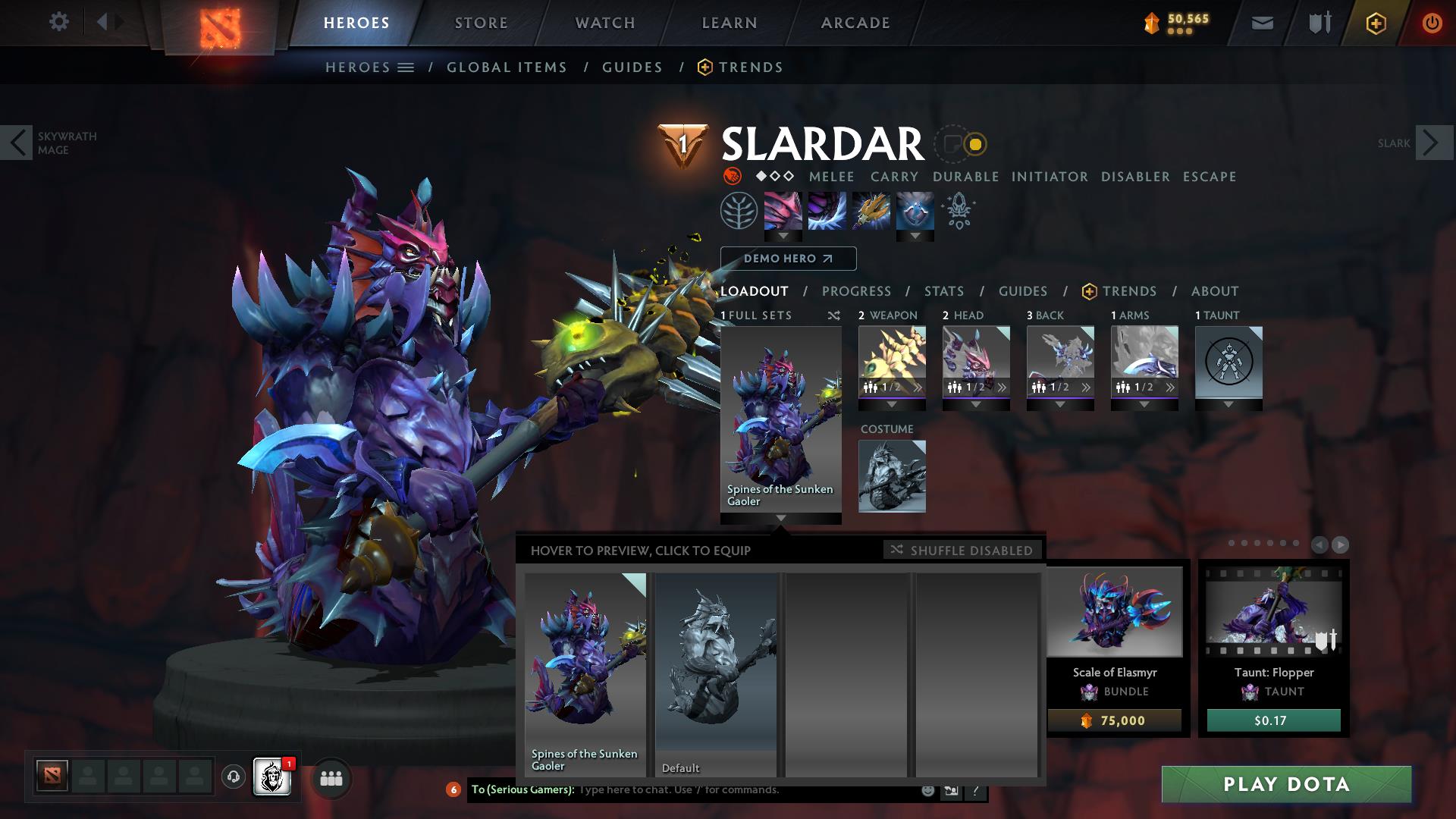Click Slardar's Corrosive Haze ability icon
1456x819 pixels.
pos(915,212)
